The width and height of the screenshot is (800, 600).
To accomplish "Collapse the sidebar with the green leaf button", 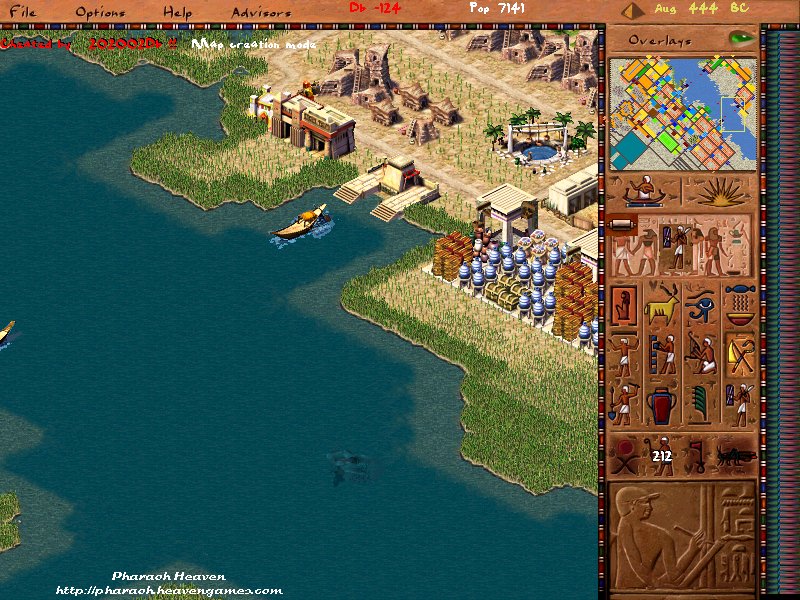I will (x=741, y=38).
